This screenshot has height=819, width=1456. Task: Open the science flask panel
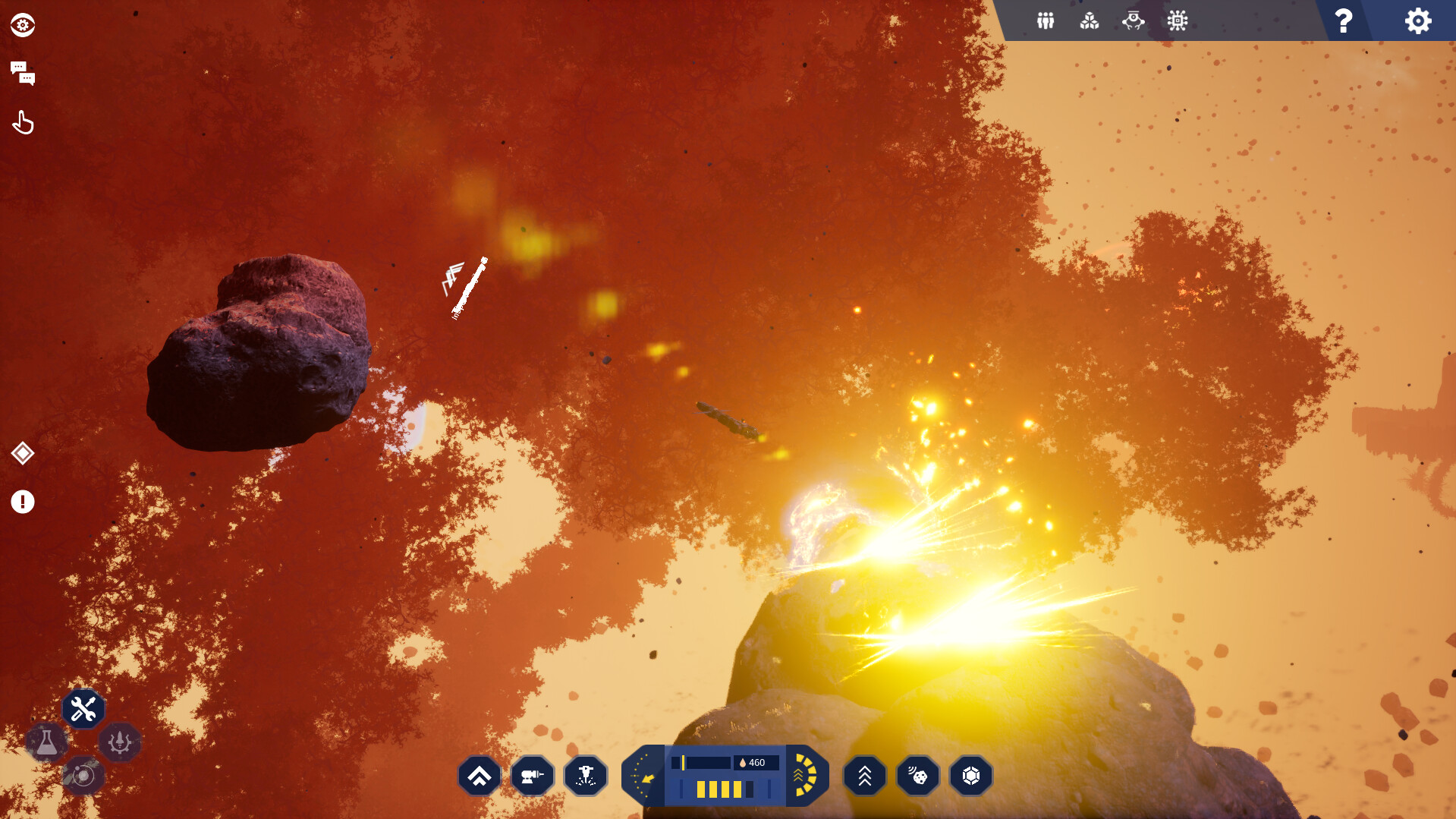47,742
